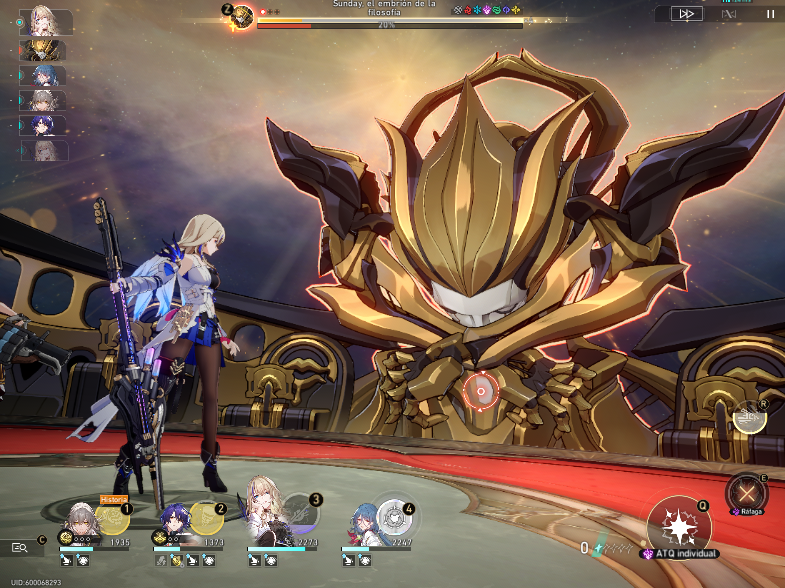
Task: Pause the battle
Action: (x=770, y=14)
